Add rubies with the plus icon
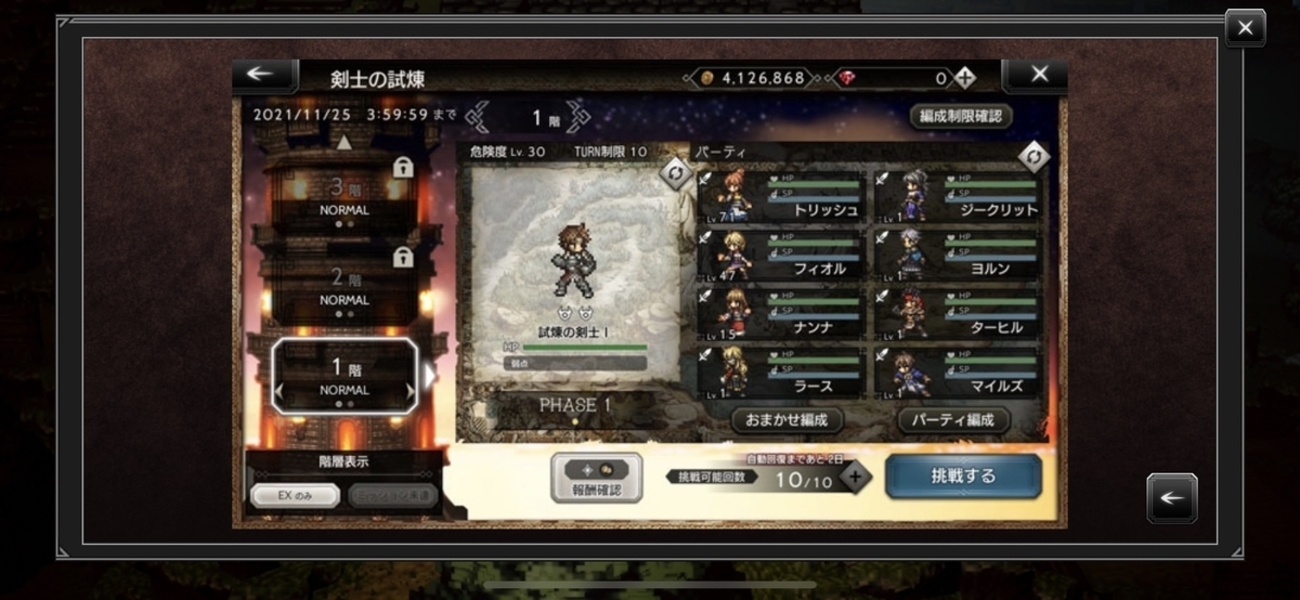 click(964, 77)
